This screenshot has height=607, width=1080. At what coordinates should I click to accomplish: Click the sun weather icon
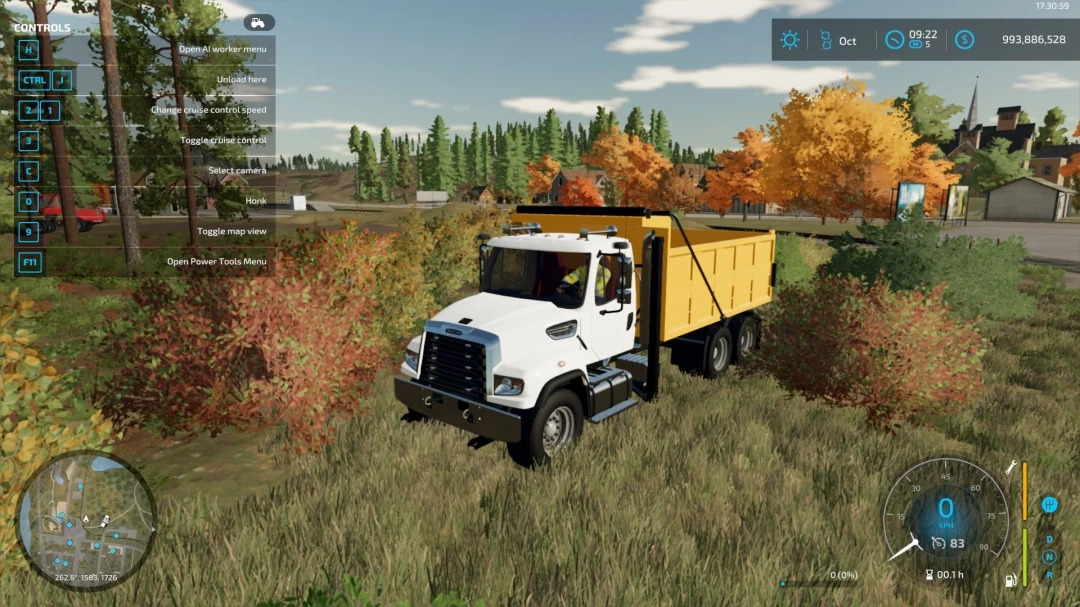click(790, 40)
